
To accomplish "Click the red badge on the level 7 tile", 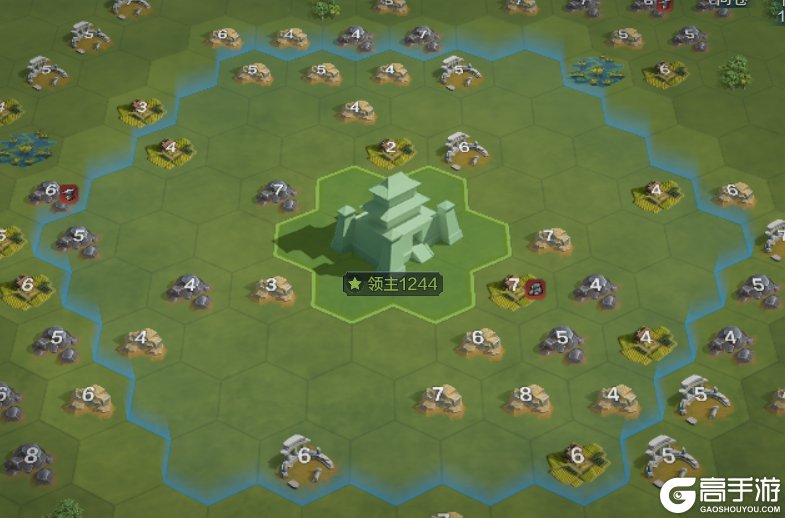I will 535,288.
